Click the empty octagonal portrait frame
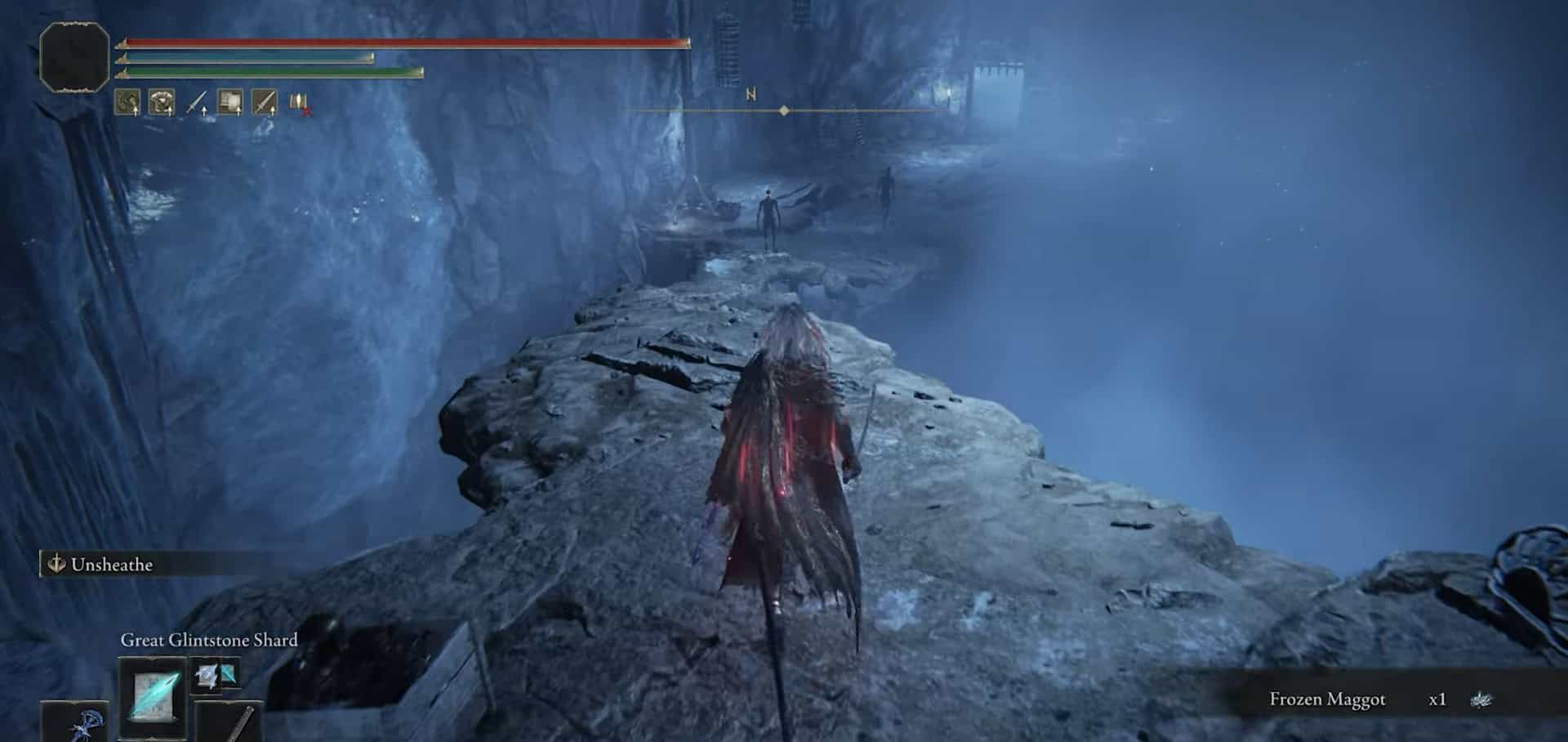 (74, 56)
